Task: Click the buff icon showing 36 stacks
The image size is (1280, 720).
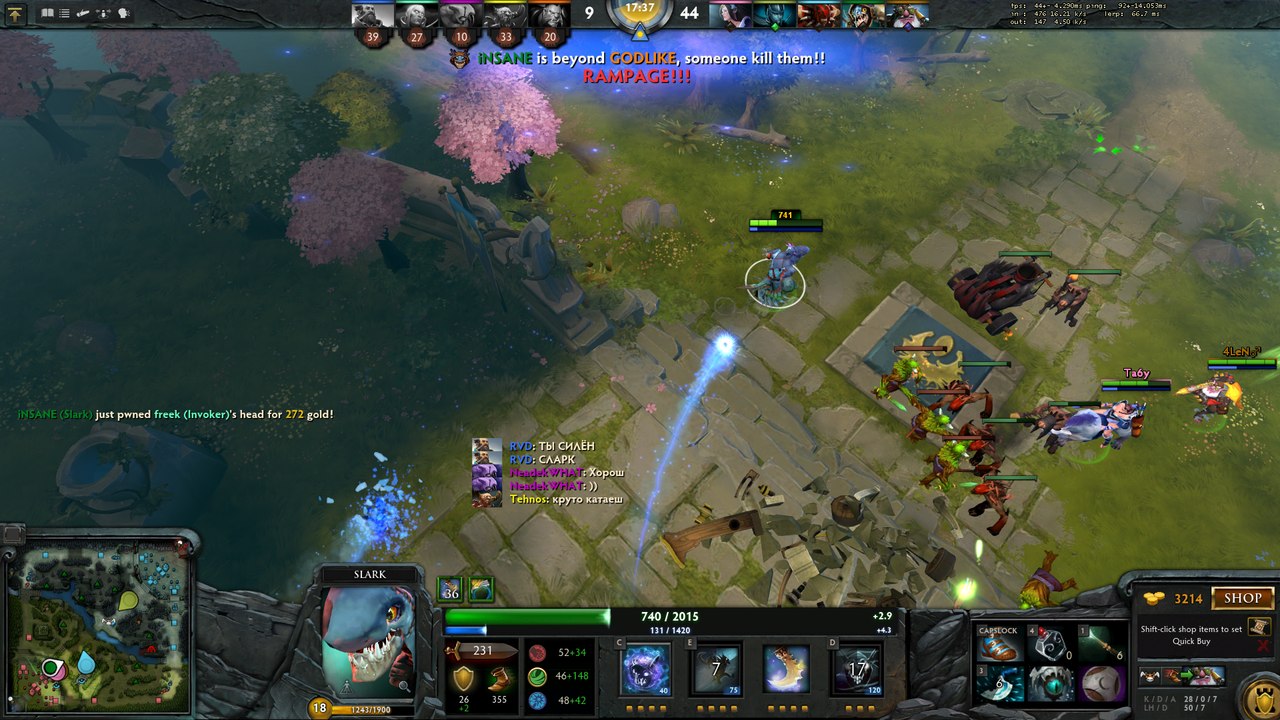Action: click(x=450, y=589)
